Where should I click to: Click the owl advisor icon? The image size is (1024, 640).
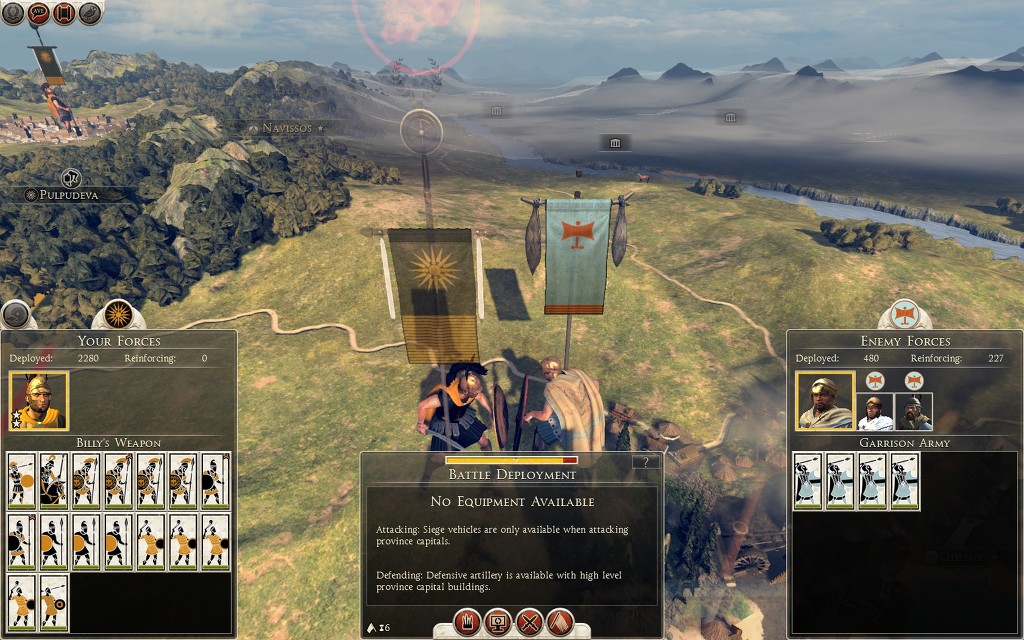(x=90, y=13)
